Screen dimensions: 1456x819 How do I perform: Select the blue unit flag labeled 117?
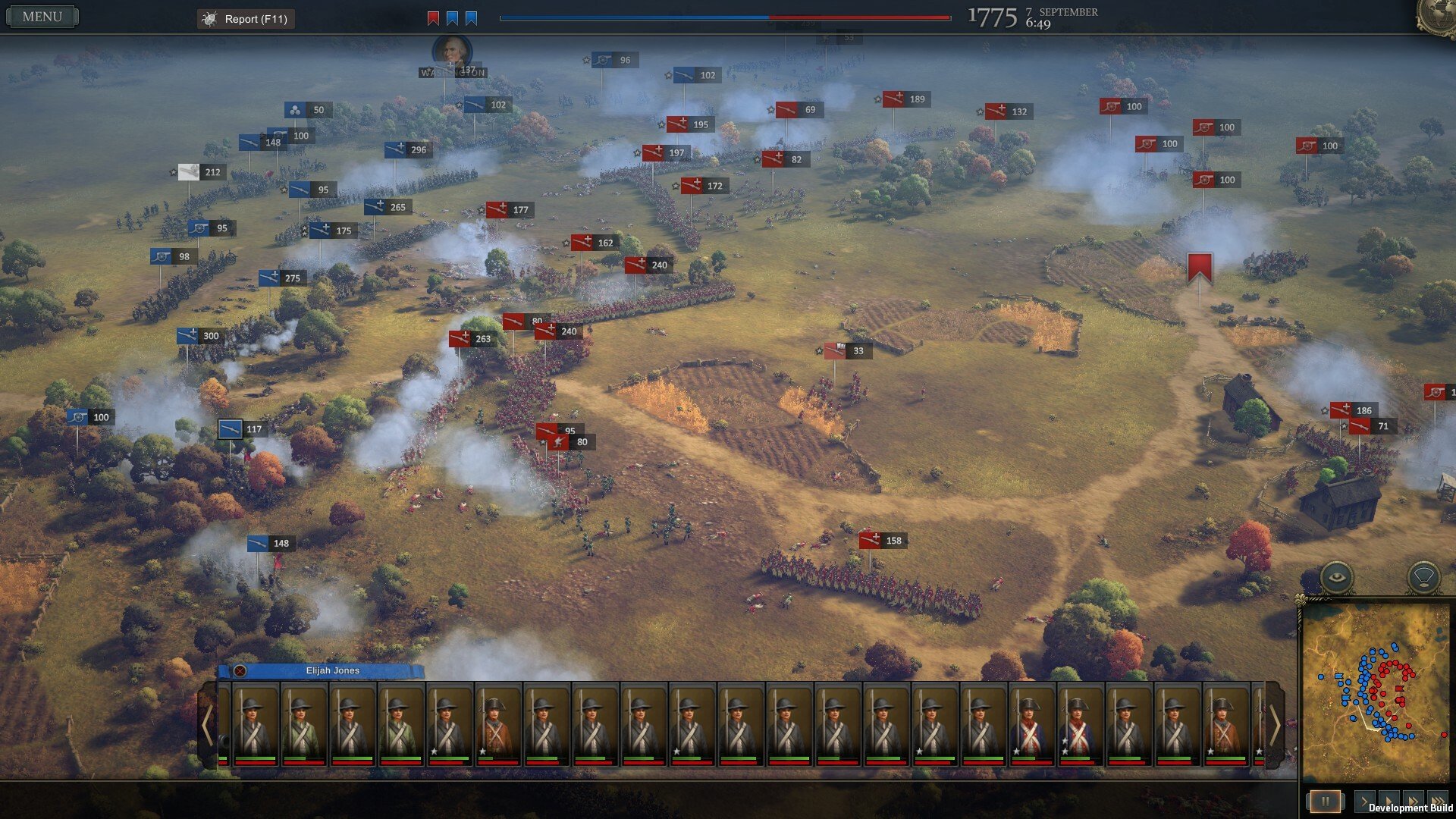[x=231, y=429]
